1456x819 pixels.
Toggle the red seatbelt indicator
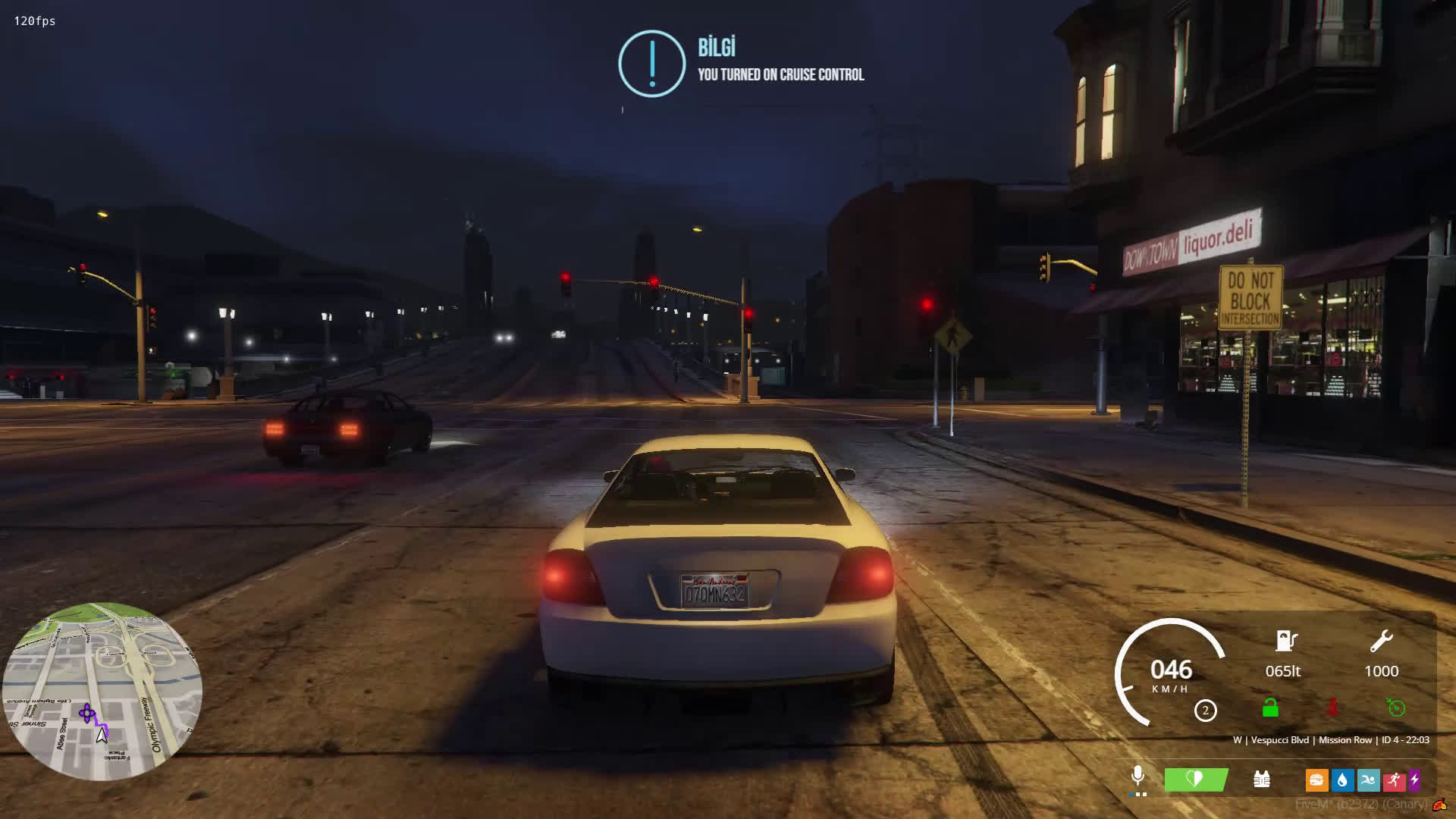click(1332, 708)
